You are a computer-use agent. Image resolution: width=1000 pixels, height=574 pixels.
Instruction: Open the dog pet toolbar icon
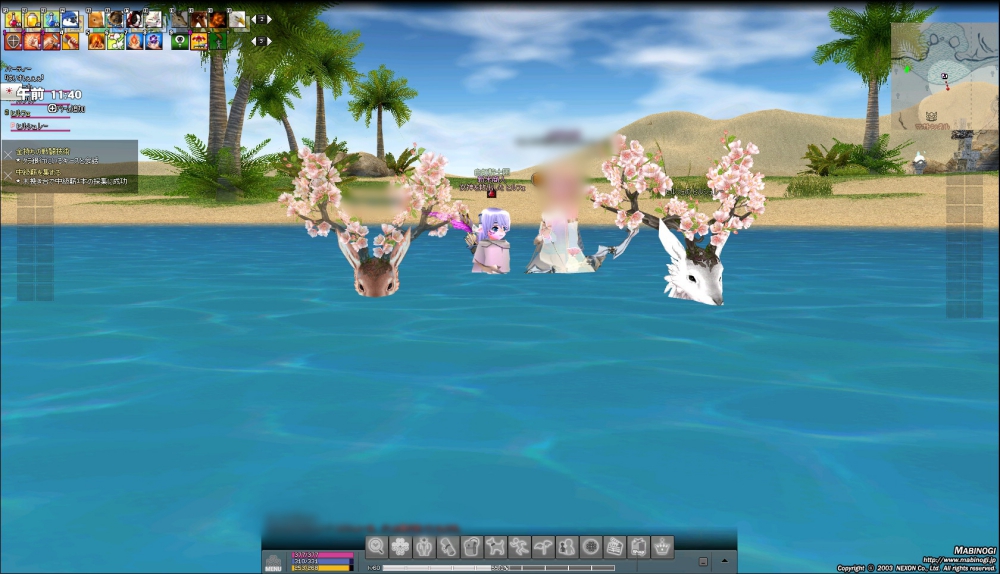(495, 546)
